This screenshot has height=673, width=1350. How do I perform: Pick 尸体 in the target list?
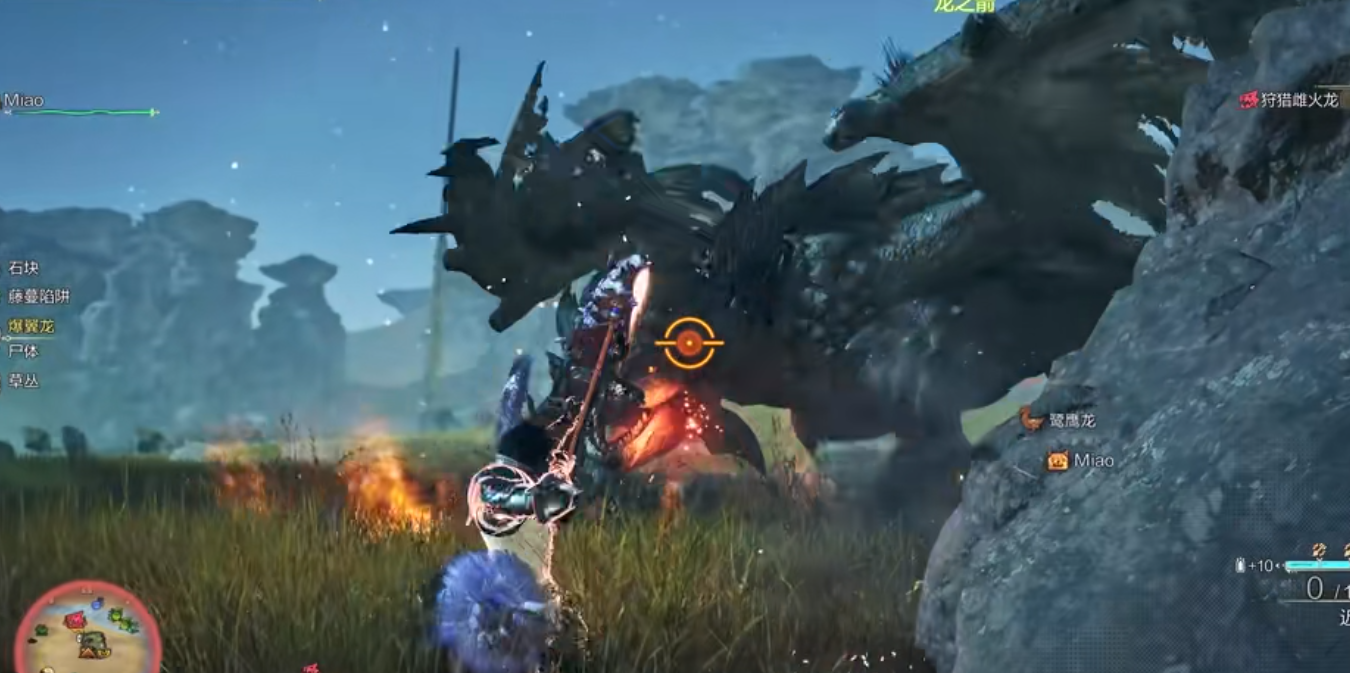point(24,352)
